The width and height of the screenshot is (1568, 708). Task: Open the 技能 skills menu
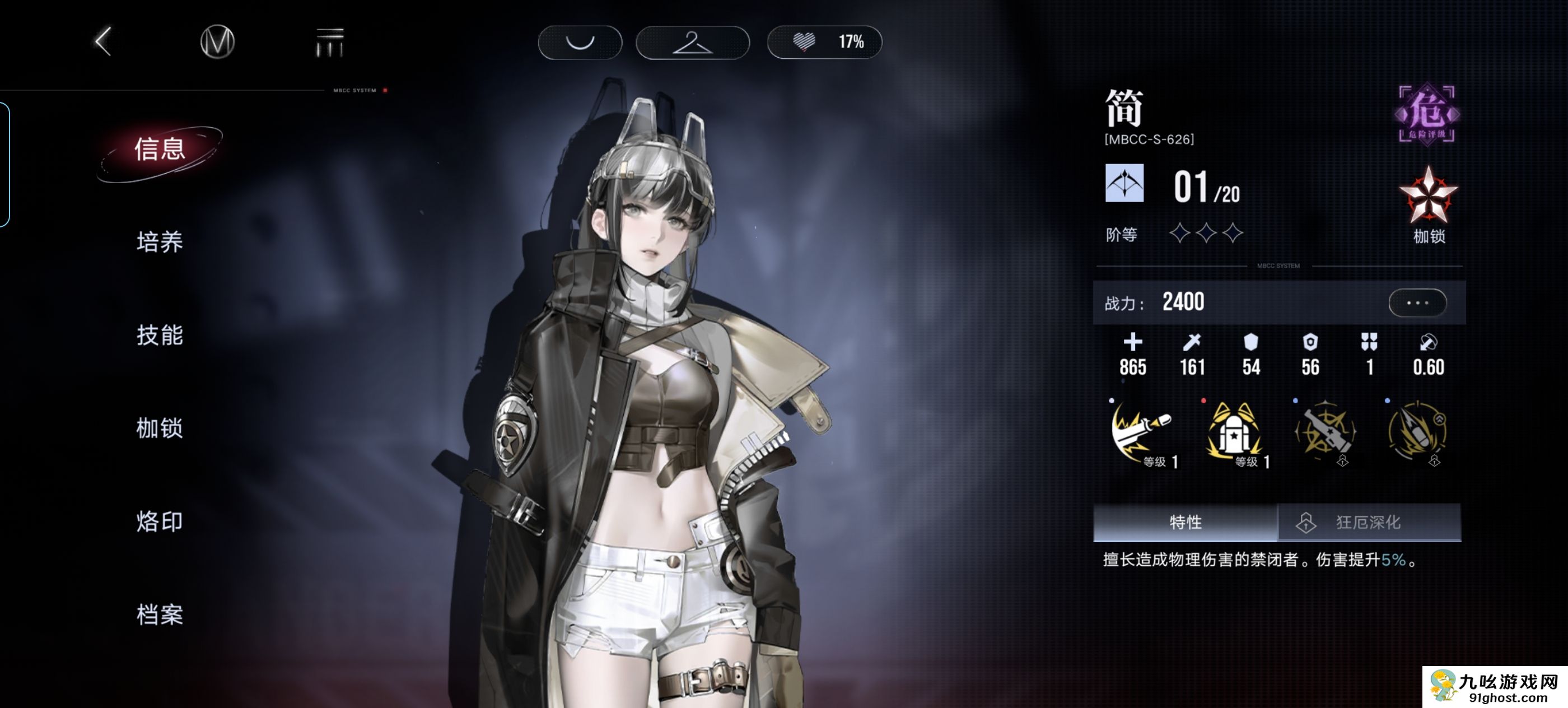coord(160,335)
